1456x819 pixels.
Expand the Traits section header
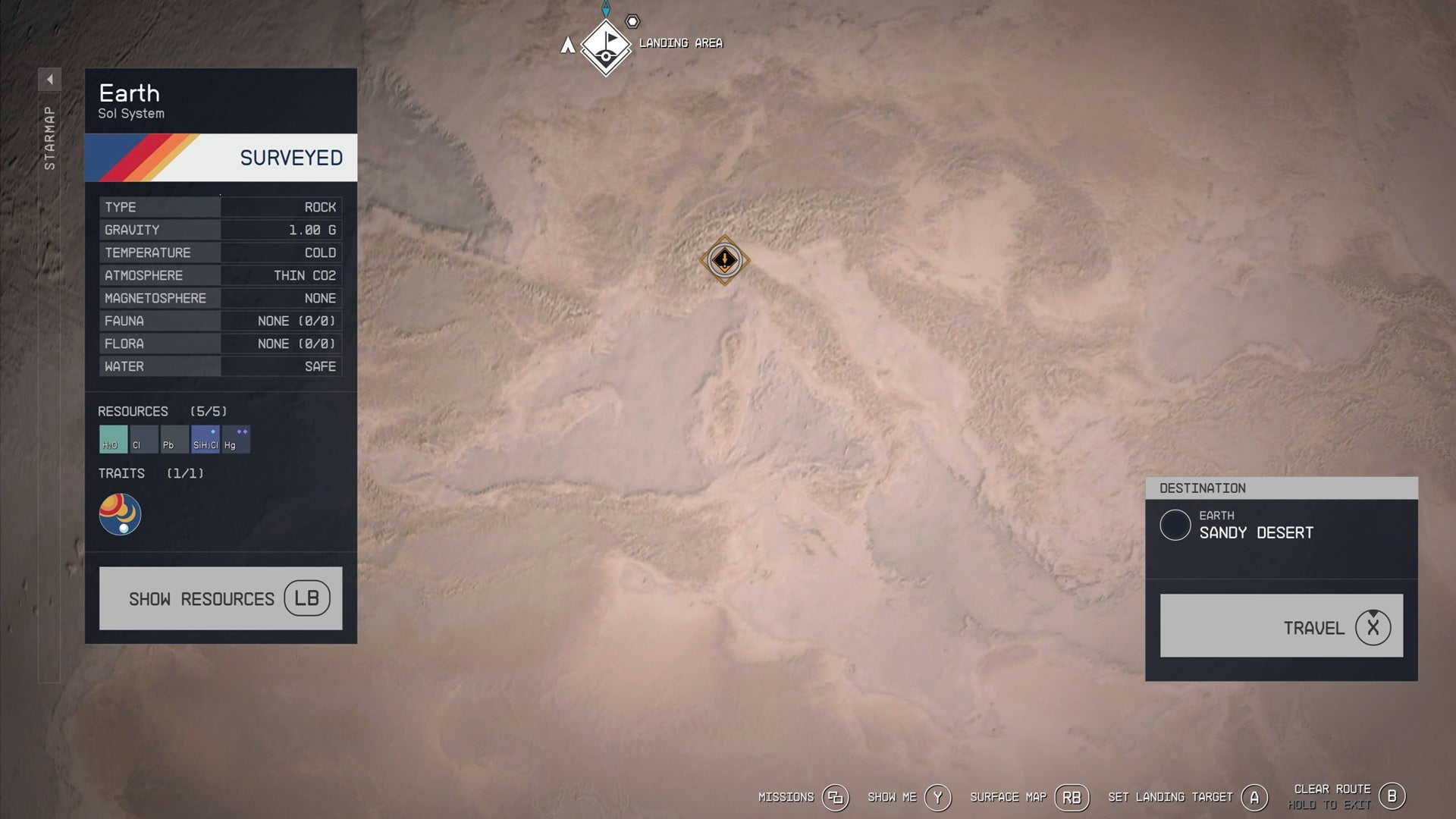coord(121,473)
